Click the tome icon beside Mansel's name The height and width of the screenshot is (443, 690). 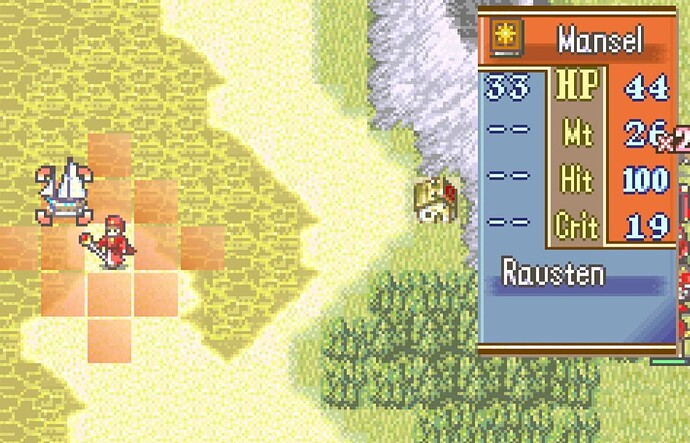[x=506, y=41]
